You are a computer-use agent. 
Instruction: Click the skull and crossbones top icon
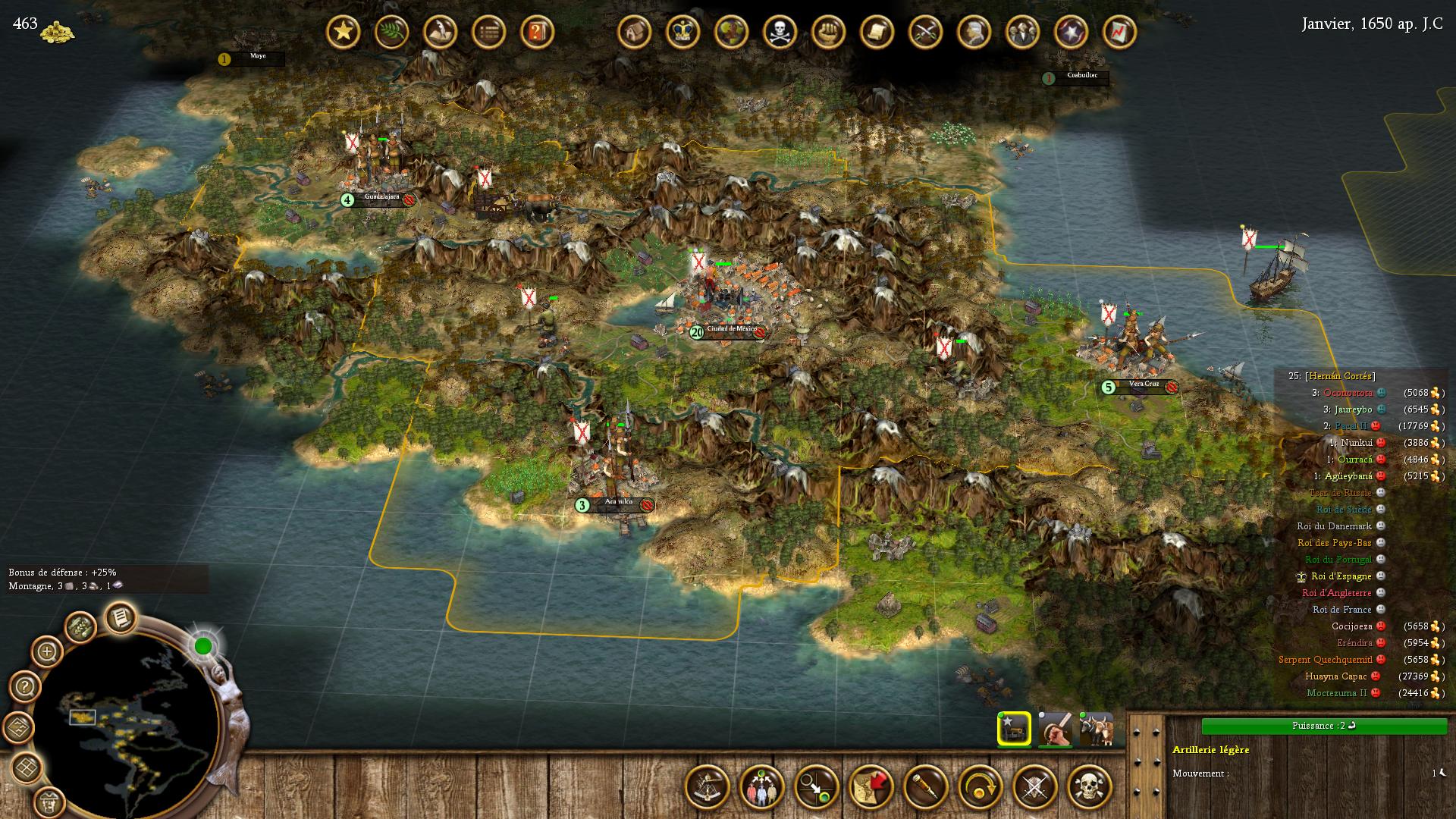pos(780,32)
